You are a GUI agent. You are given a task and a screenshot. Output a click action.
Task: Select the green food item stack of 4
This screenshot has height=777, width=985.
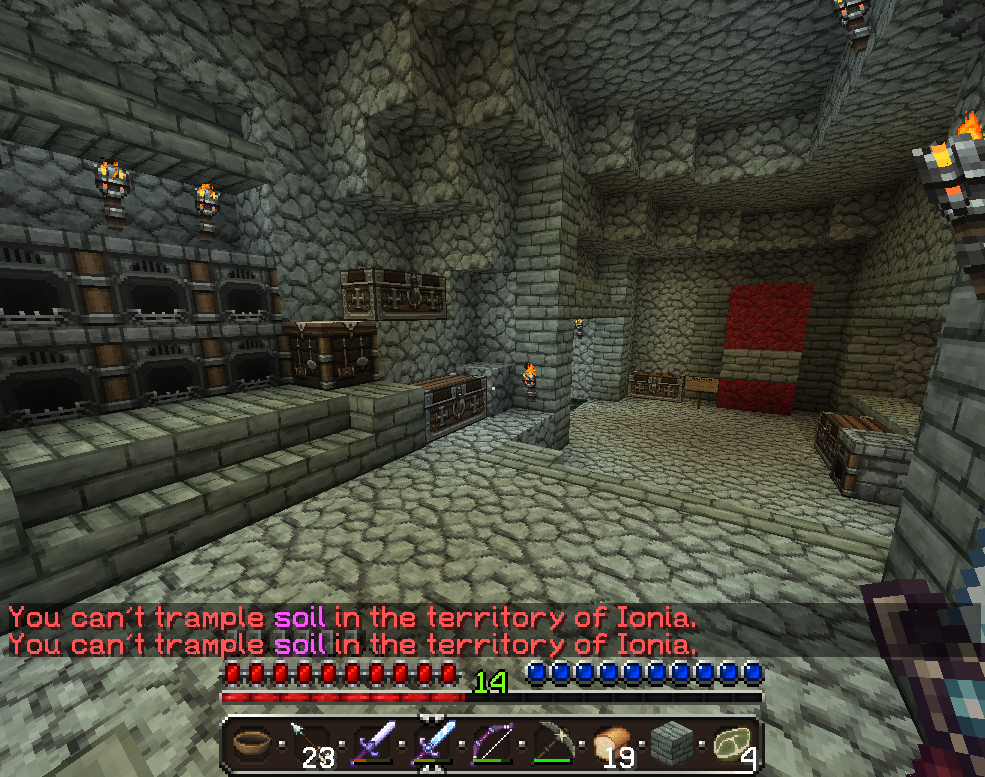(731, 744)
